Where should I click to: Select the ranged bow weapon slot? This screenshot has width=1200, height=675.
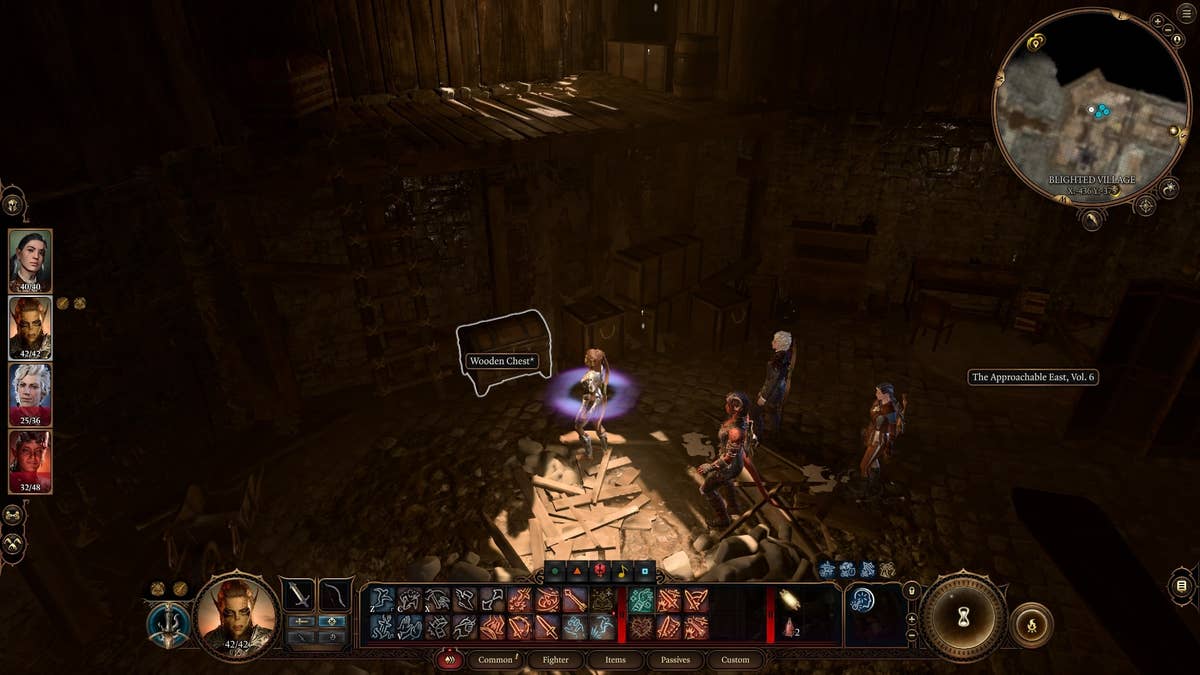(335, 594)
